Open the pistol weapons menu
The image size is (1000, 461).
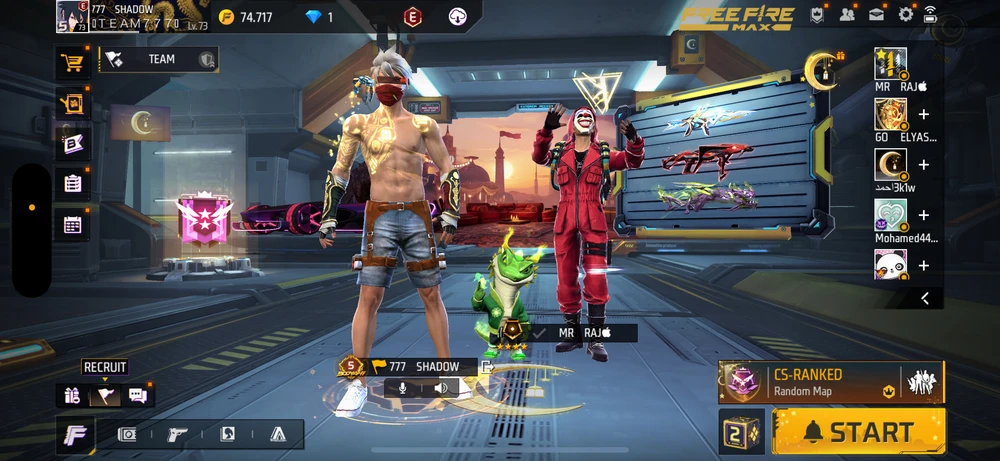click(x=177, y=434)
